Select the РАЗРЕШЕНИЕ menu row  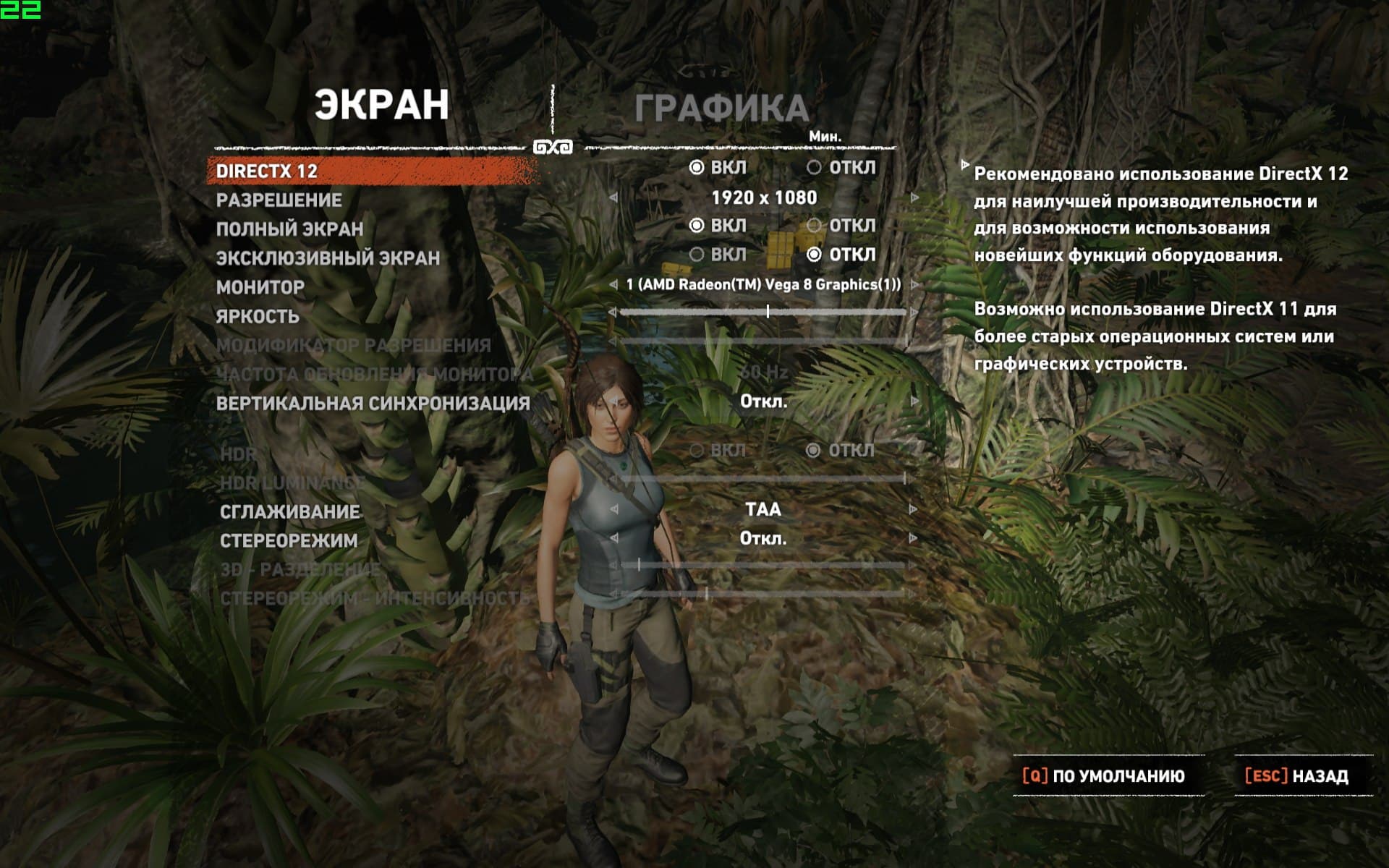coord(279,200)
